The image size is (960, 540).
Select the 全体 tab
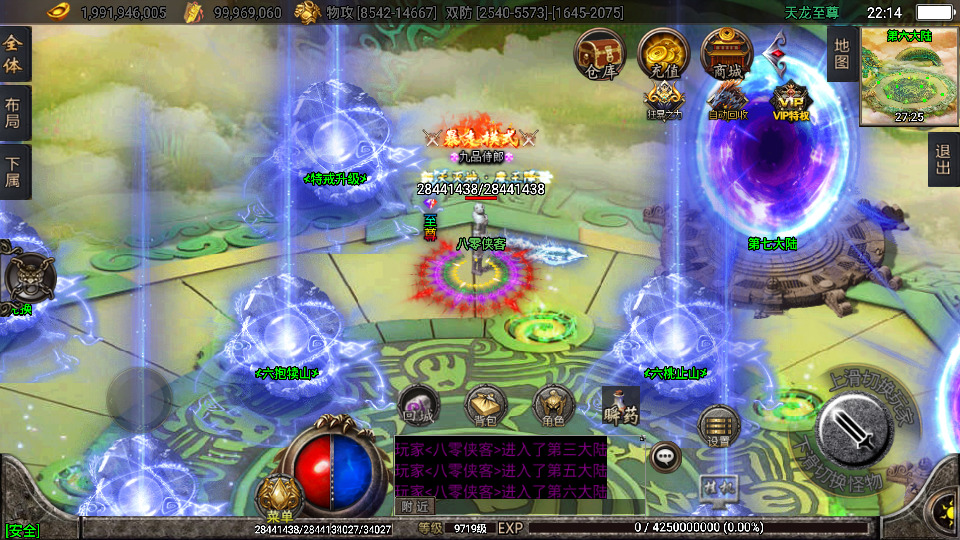(x=14, y=53)
